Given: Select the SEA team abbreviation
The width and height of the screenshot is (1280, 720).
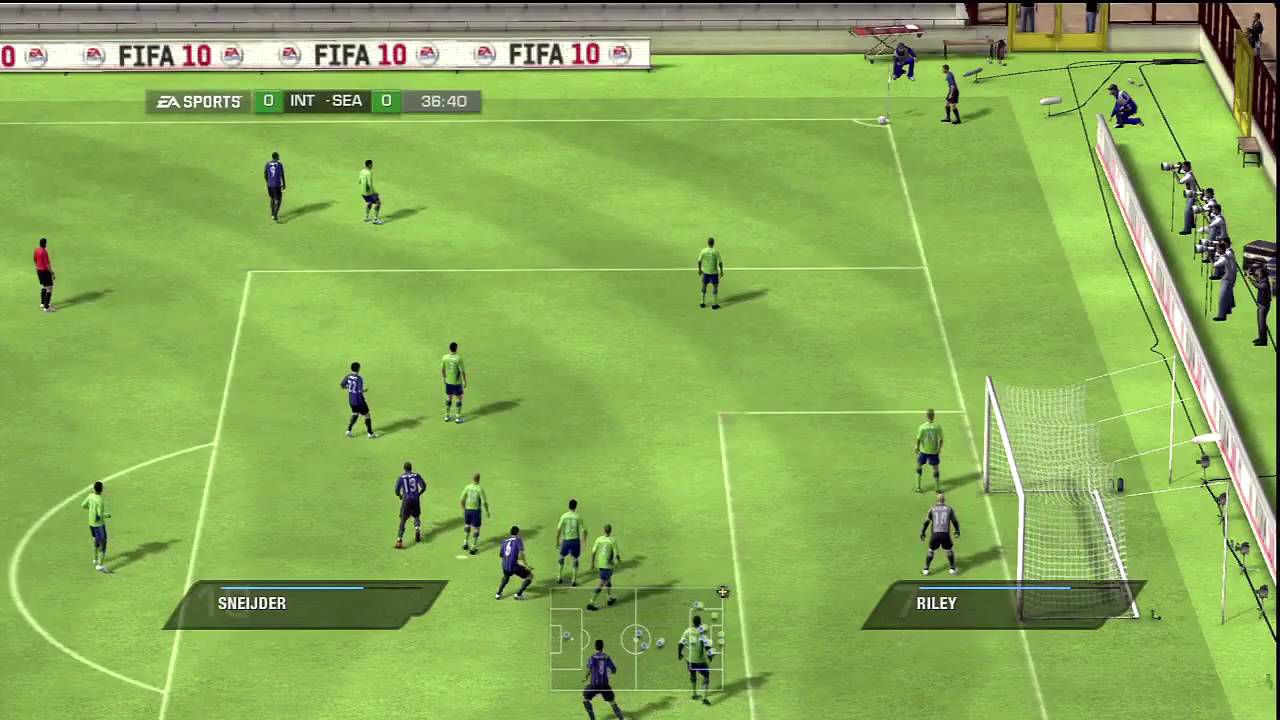Looking at the screenshot, I should pyautogui.click(x=348, y=100).
